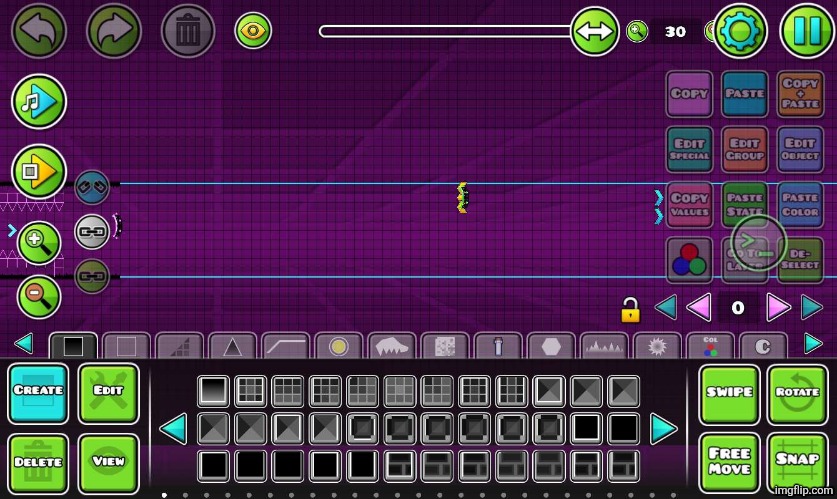Zoom out the editor view
Image resolution: width=837 pixels, height=499 pixels.
pos(39,297)
